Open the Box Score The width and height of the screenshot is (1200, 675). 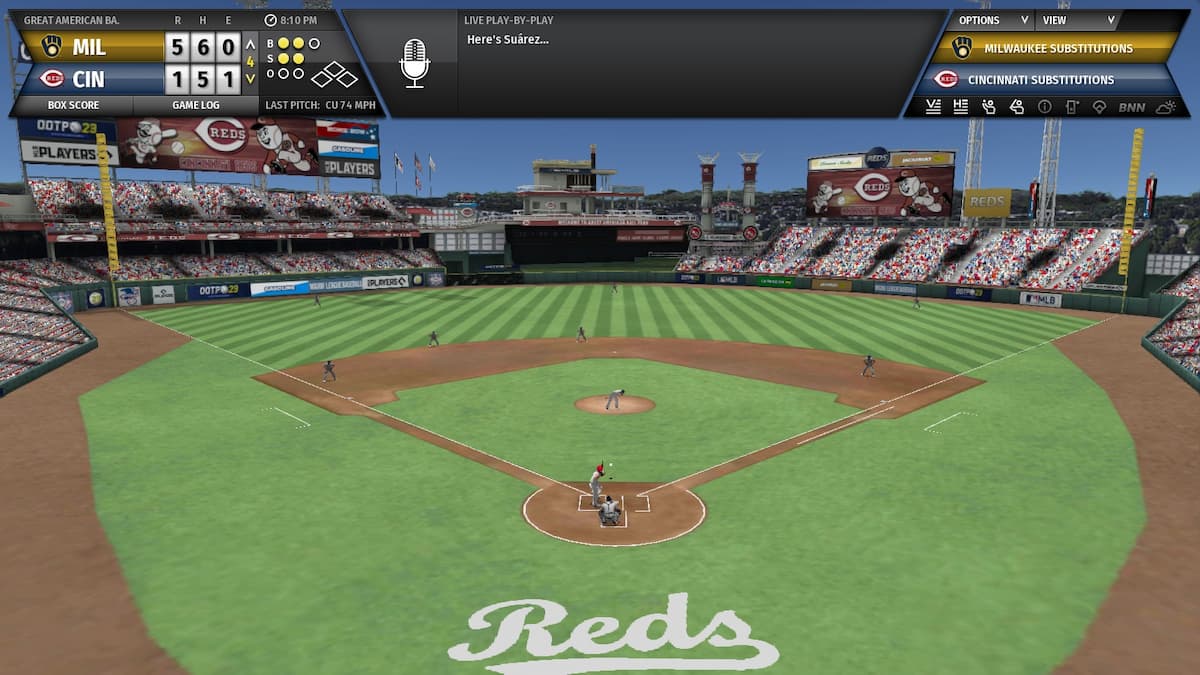pyautogui.click(x=72, y=105)
